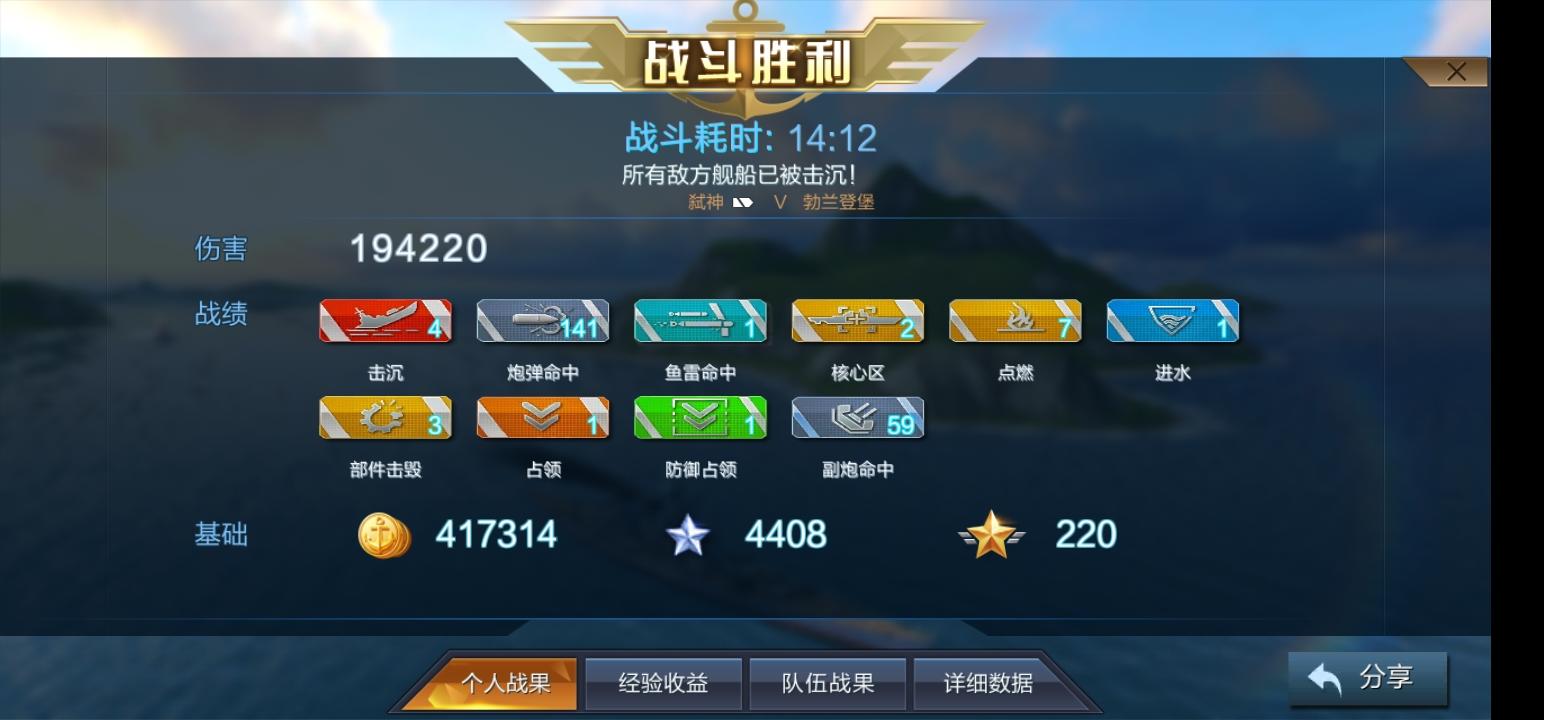Click the 部件击毁 parts destroyed icon
This screenshot has width=1544, height=720.
[385, 418]
